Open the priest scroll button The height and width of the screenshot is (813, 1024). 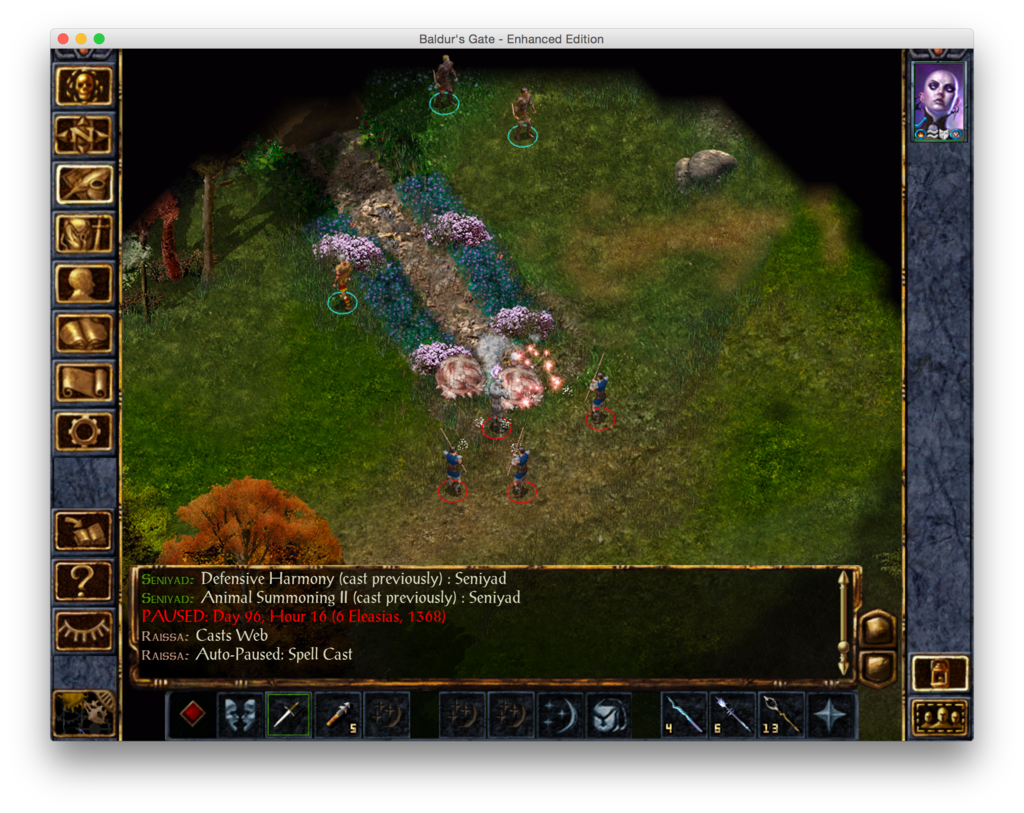point(84,382)
